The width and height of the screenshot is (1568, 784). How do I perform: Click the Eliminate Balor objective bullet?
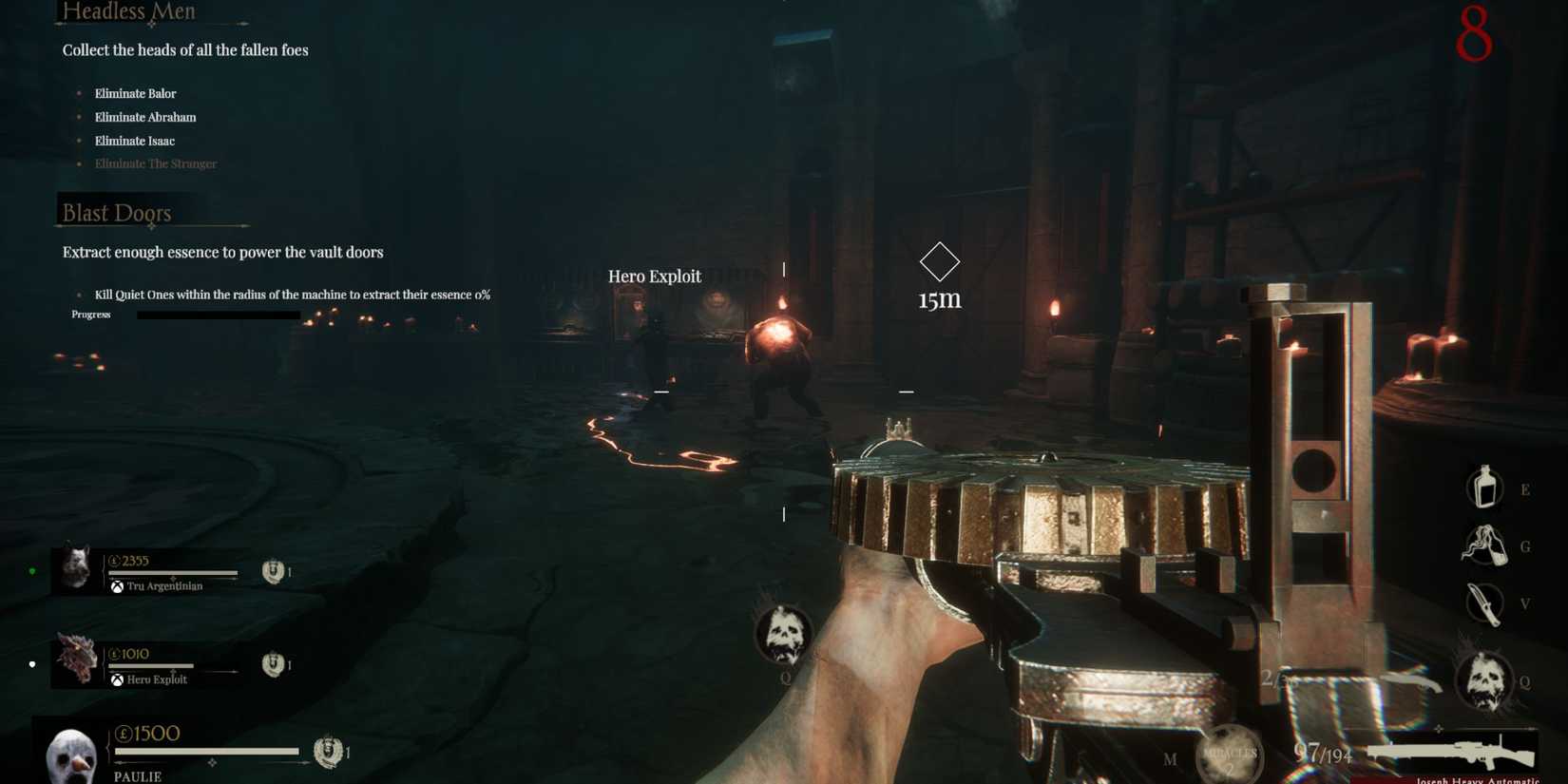[80, 93]
